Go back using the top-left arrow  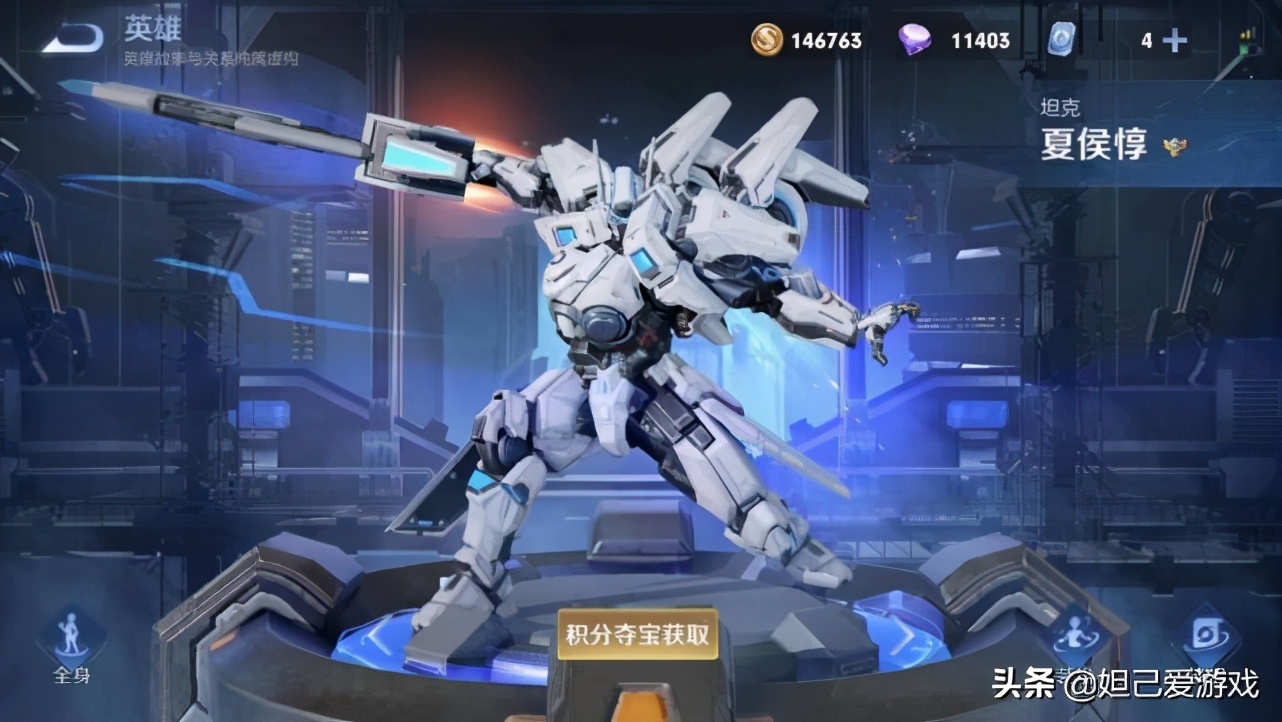tap(72, 38)
